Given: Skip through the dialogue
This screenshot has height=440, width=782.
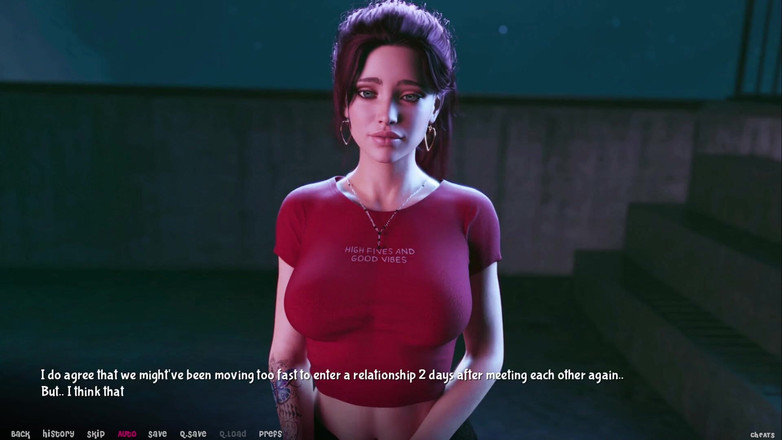Looking at the screenshot, I should tap(96, 434).
